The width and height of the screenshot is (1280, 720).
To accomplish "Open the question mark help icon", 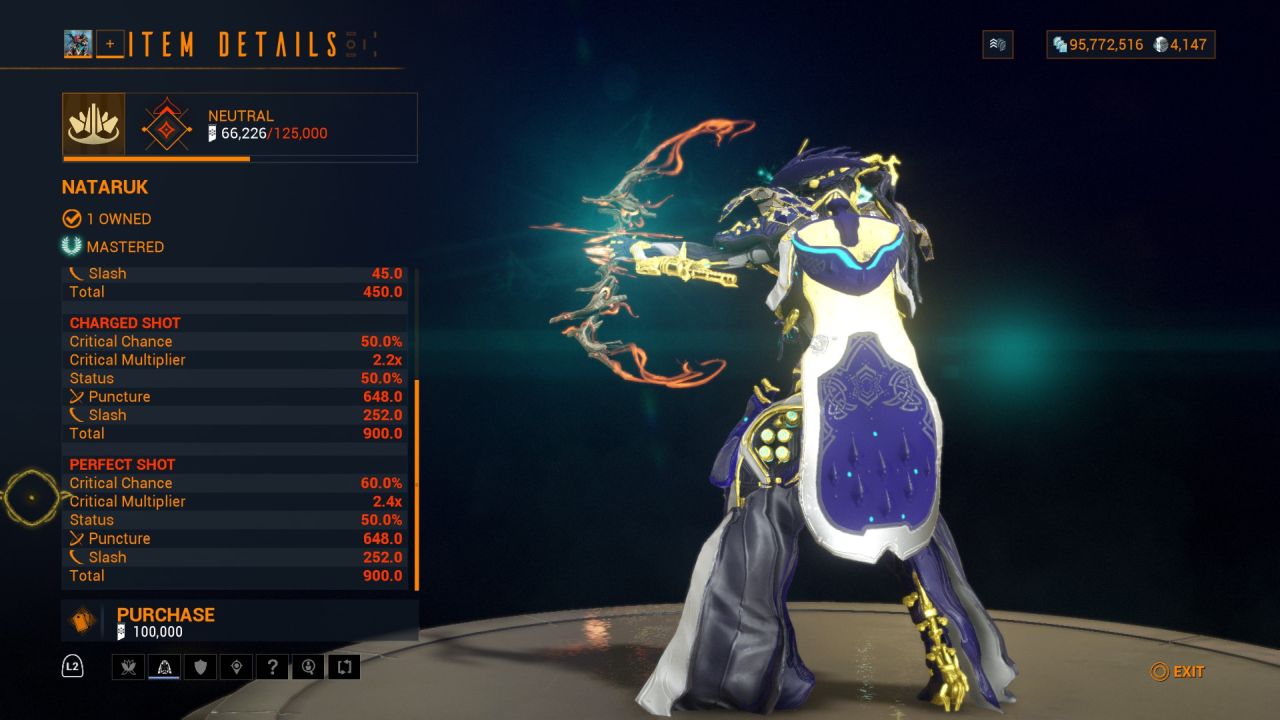I will pos(272,666).
